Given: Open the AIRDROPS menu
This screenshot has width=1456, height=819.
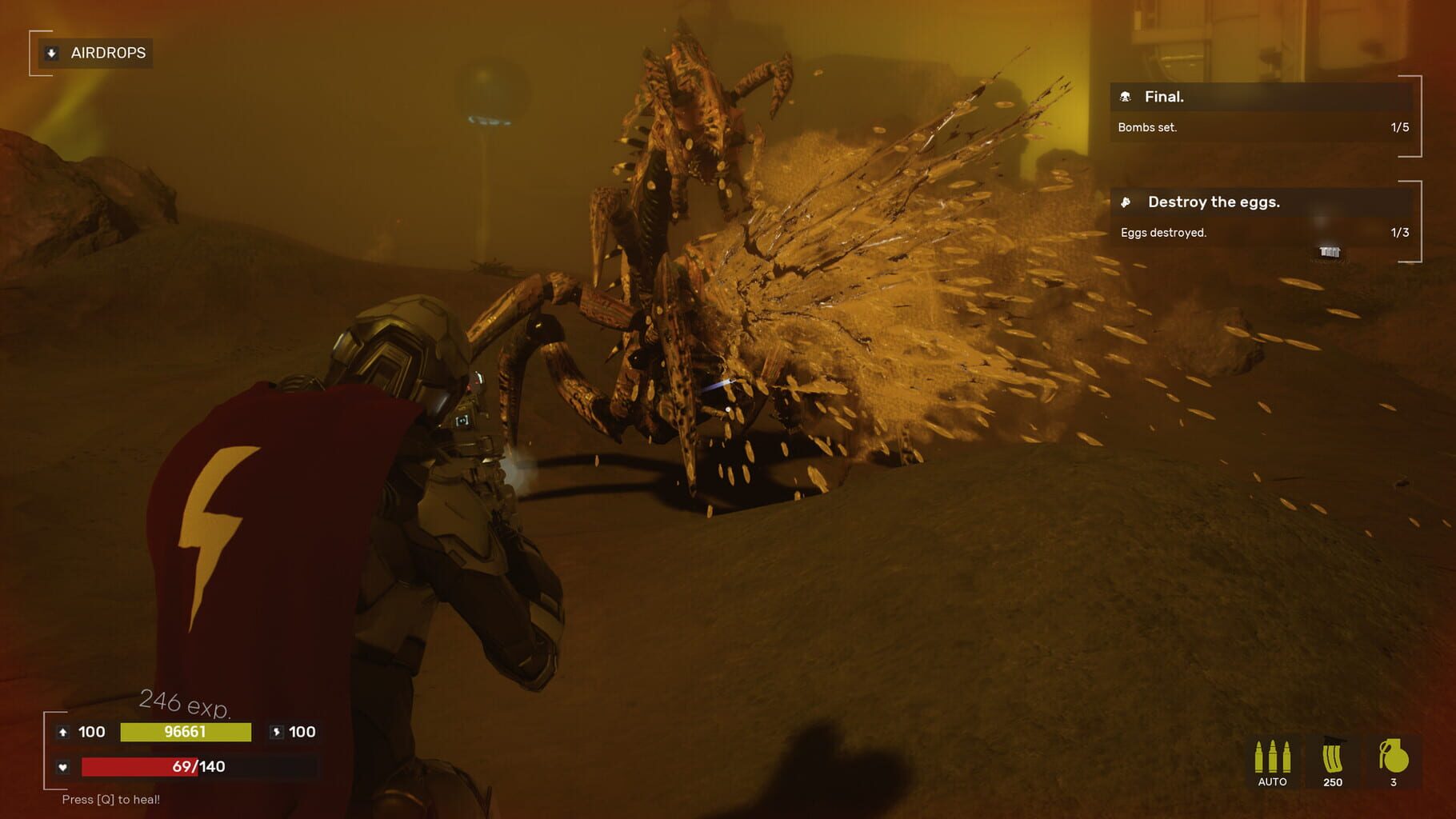Looking at the screenshot, I should coord(107,53).
